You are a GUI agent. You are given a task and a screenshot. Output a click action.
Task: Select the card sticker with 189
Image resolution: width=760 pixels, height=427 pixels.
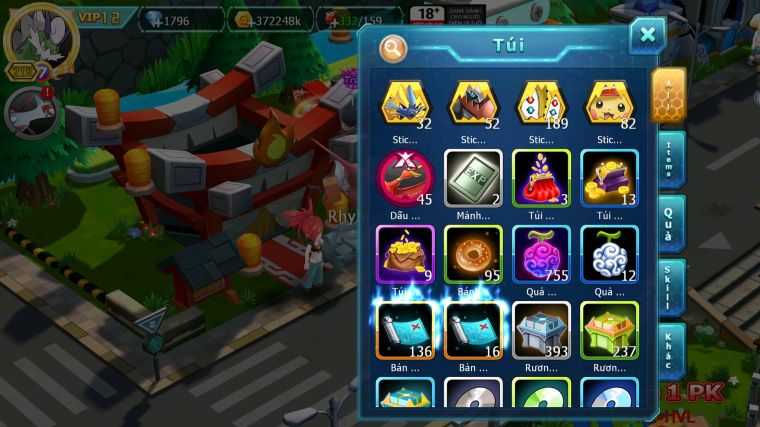[541, 103]
